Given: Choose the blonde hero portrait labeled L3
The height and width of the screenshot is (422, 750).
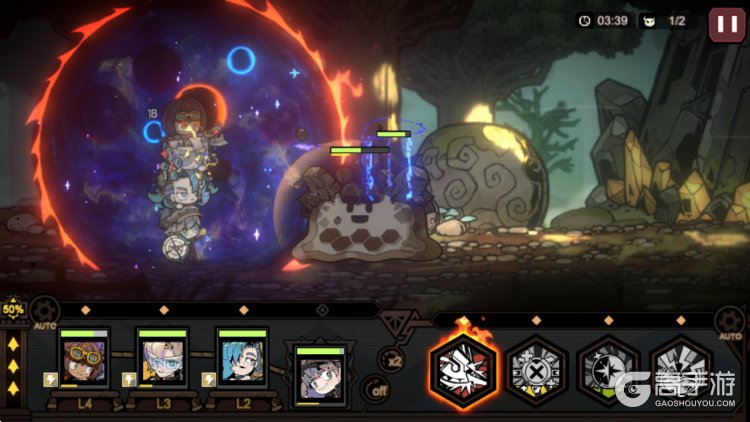Looking at the screenshot, I should tap(162, 360).
